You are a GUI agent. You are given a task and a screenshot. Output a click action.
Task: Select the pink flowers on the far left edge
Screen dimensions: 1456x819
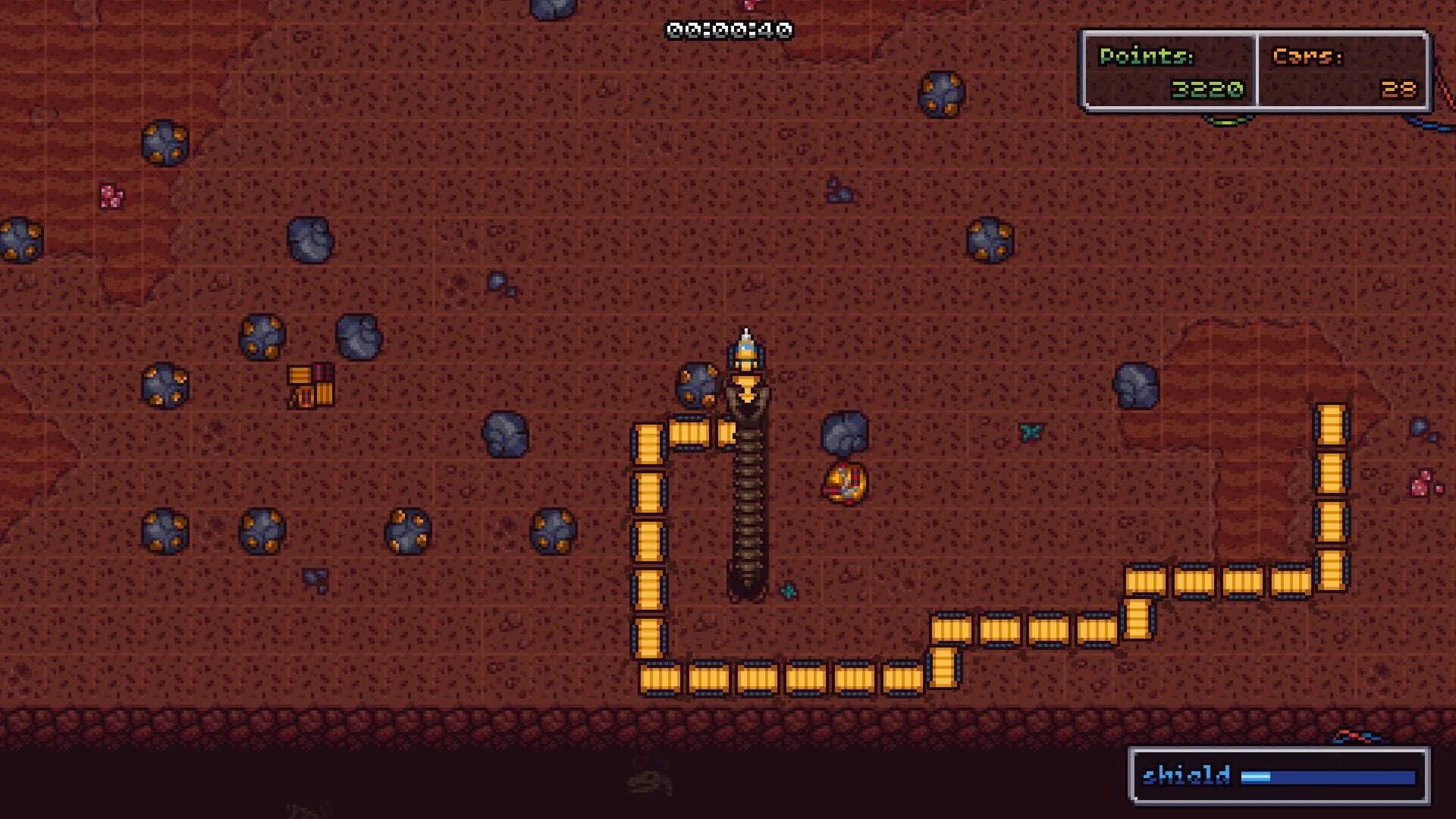click(x=110, y=195)
